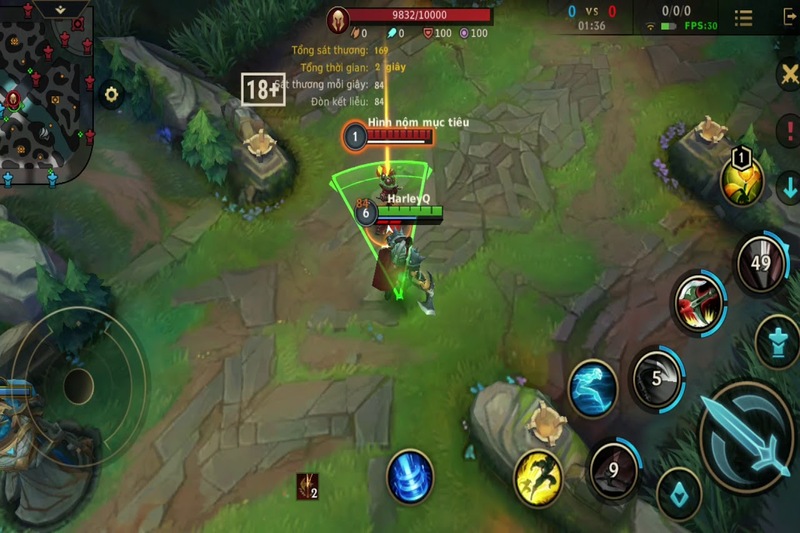Tap the blue down-arrow button
Screen dimensions: 800x533
pos(787,186)
